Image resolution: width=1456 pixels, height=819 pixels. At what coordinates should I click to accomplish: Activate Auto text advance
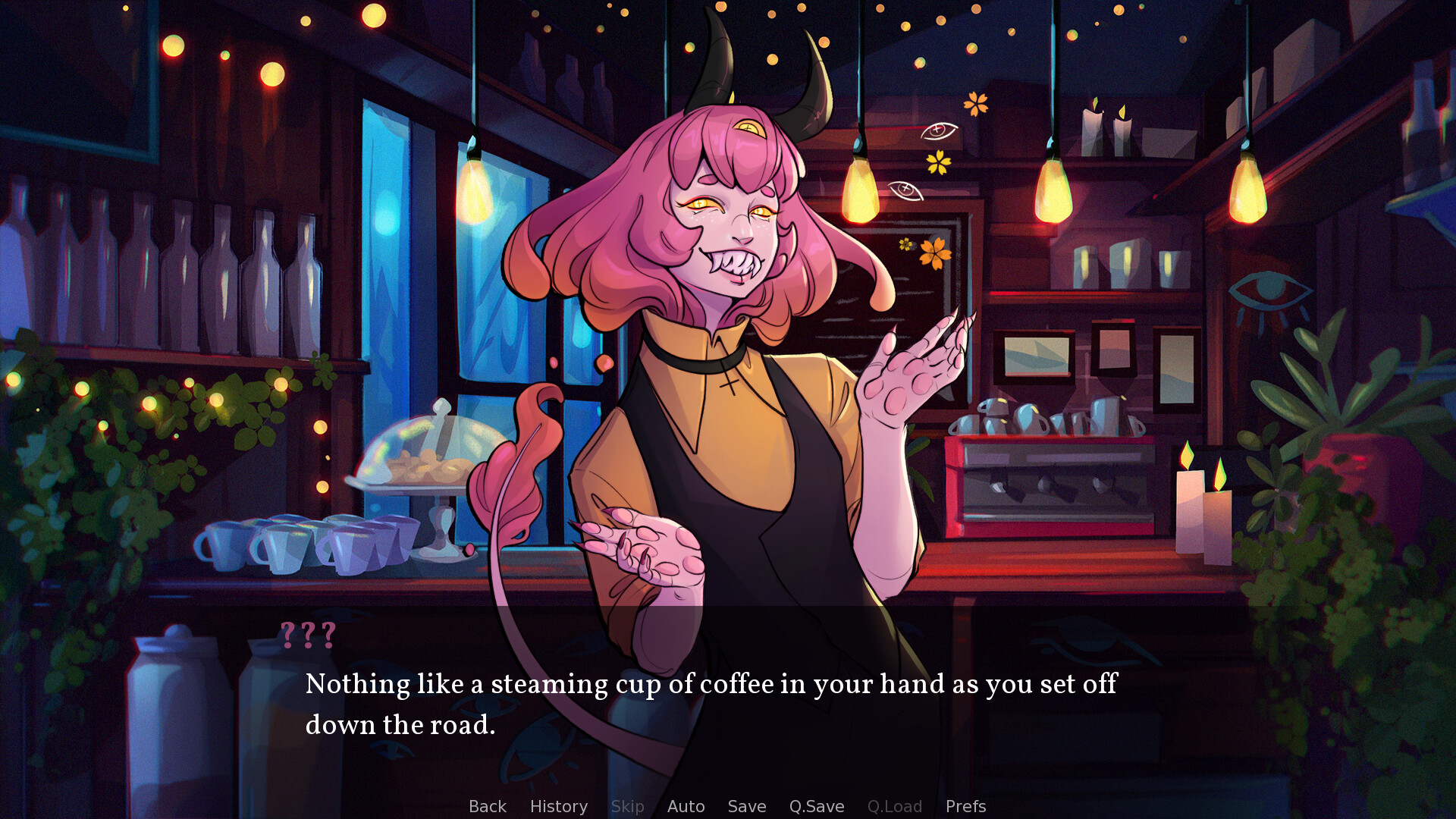(x=686, y=806)
